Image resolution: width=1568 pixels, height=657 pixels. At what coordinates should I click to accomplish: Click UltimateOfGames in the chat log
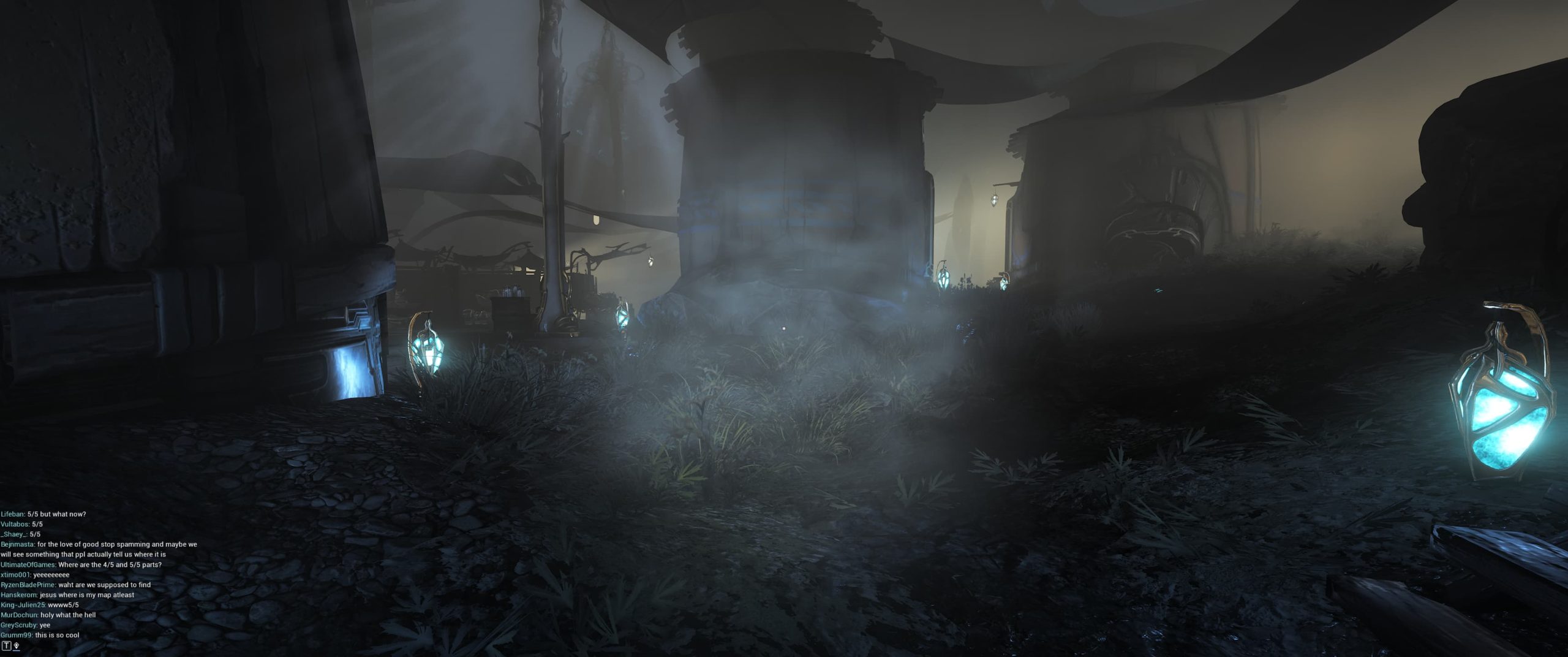point(28,565)
